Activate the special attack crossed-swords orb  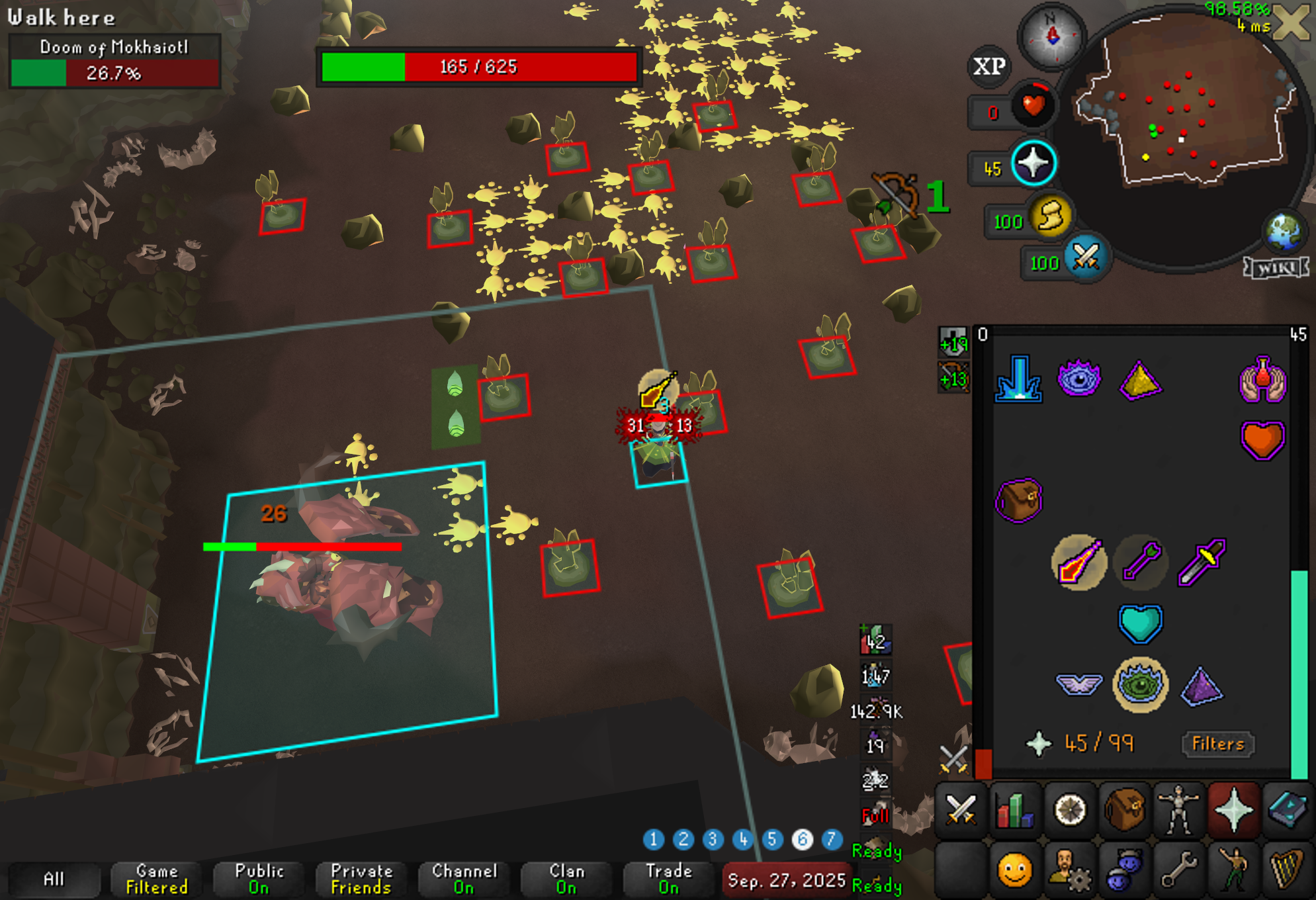coord(1086,257)
